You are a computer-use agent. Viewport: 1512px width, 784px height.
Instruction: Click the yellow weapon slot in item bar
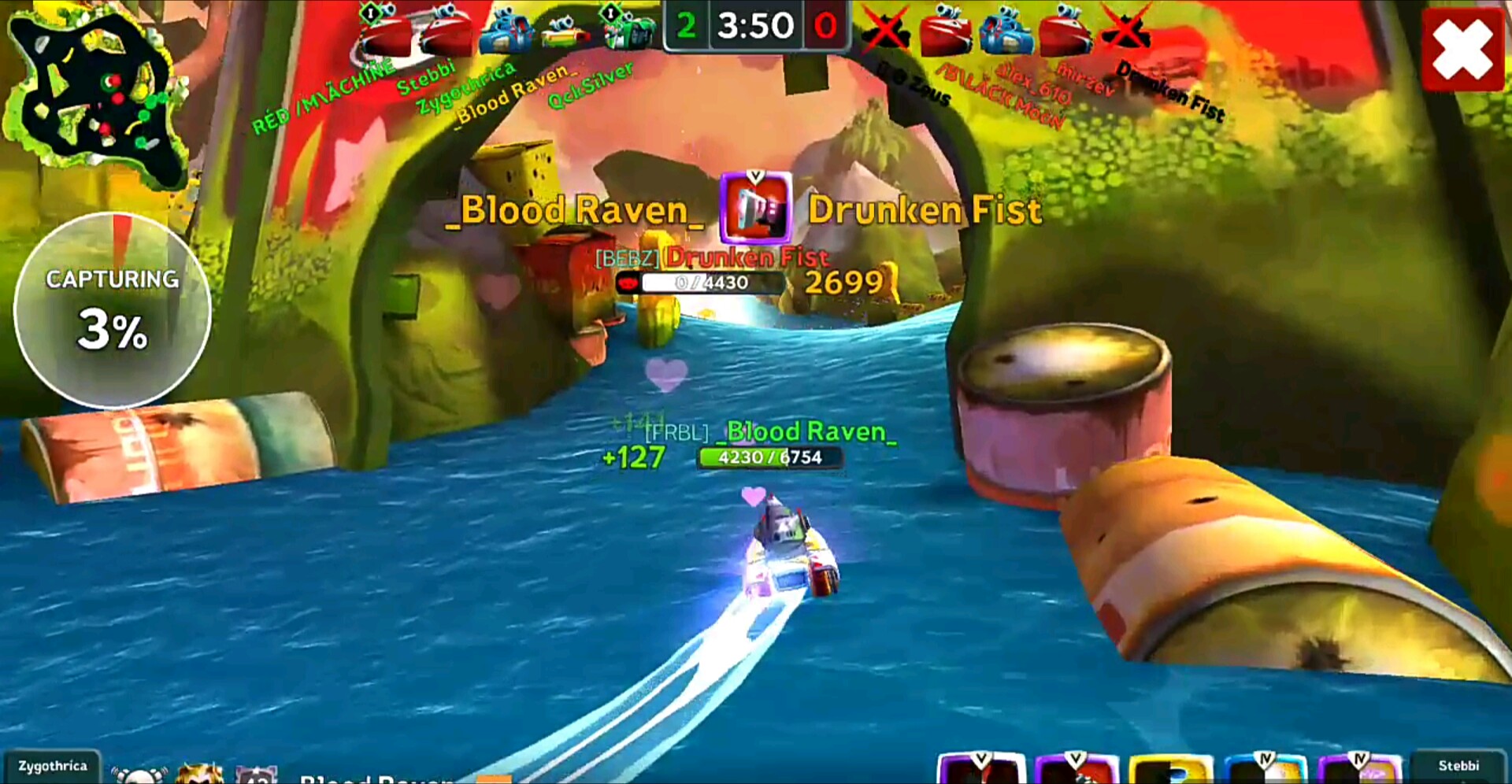[1171, 770]
